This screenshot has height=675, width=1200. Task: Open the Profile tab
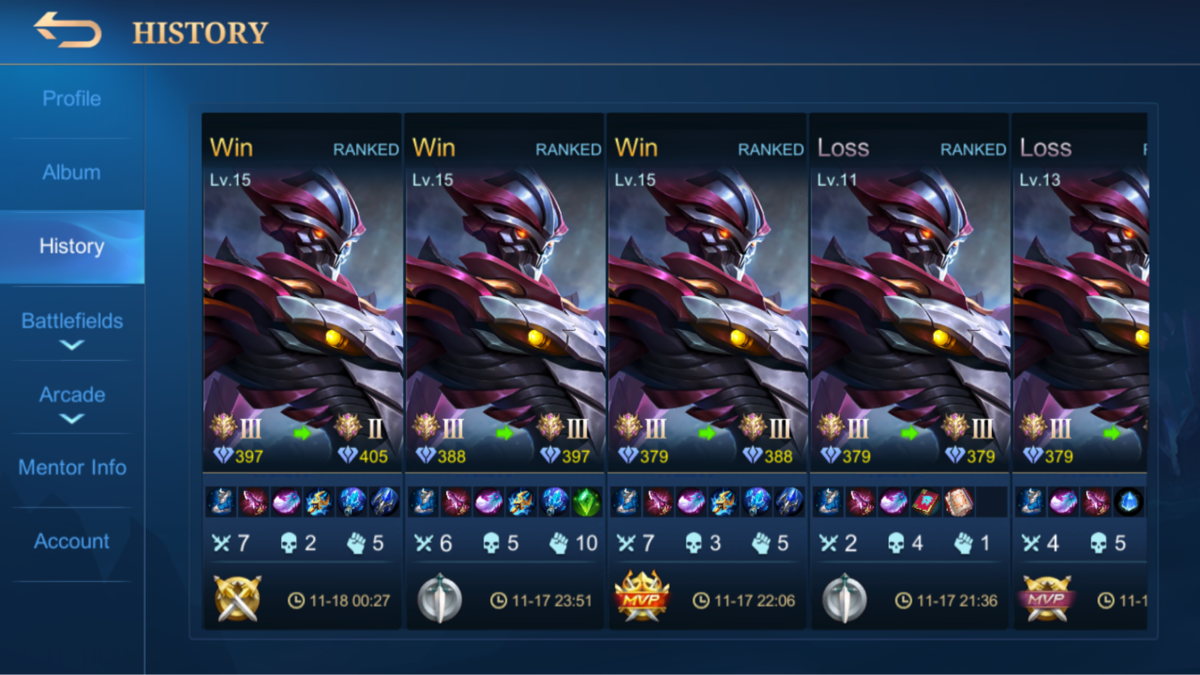click(71, 99)
